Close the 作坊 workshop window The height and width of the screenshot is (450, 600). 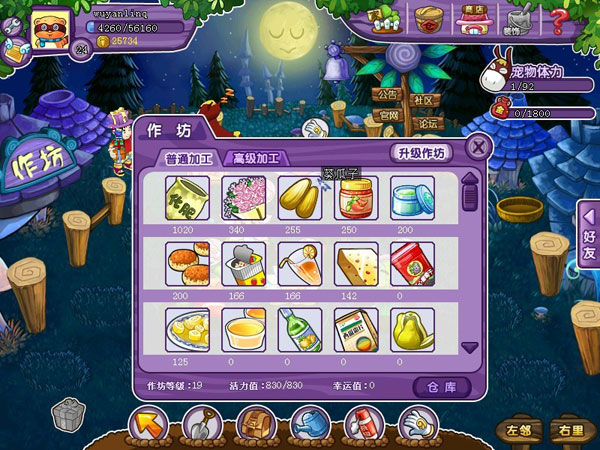click(479, 148)
